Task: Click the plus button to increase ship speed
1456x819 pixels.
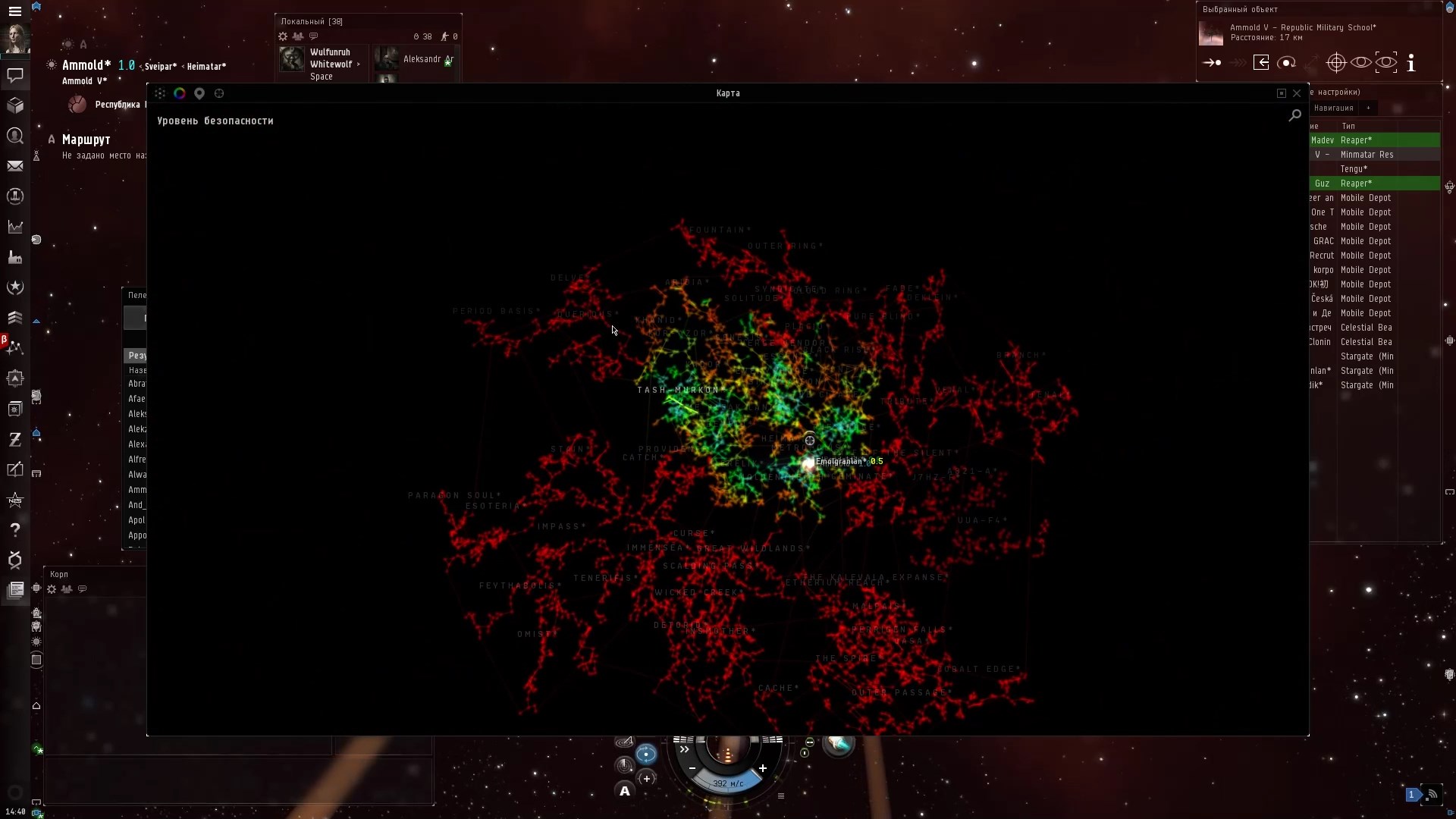Action: click(x=763, y=768)
